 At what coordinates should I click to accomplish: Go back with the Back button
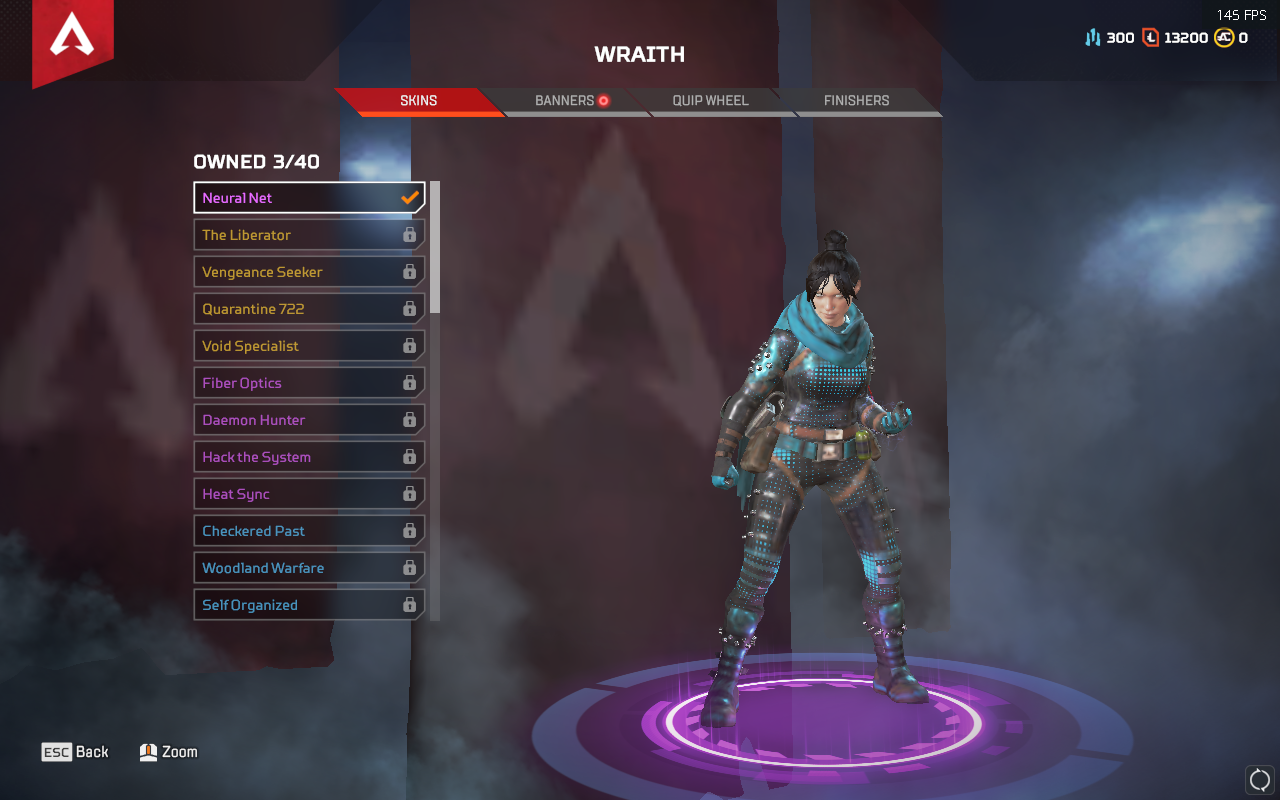(75, 752)
